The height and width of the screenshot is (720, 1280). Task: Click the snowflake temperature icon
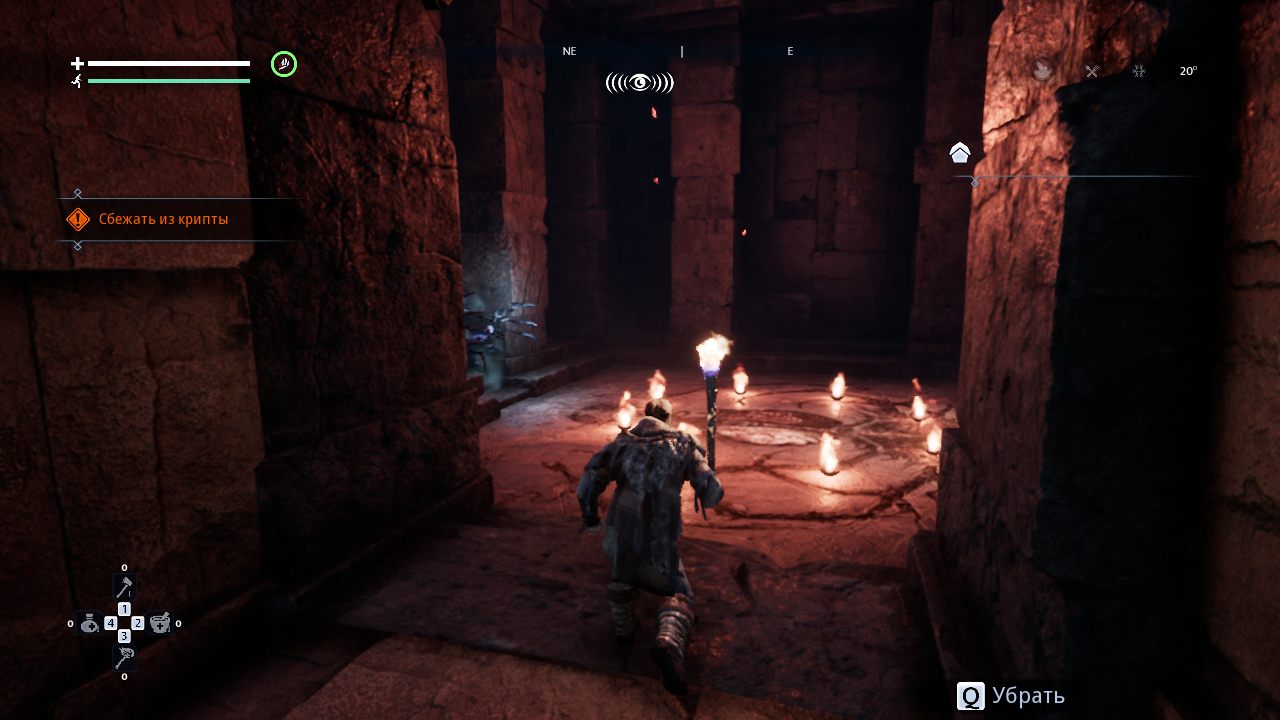pos(1138,71)
